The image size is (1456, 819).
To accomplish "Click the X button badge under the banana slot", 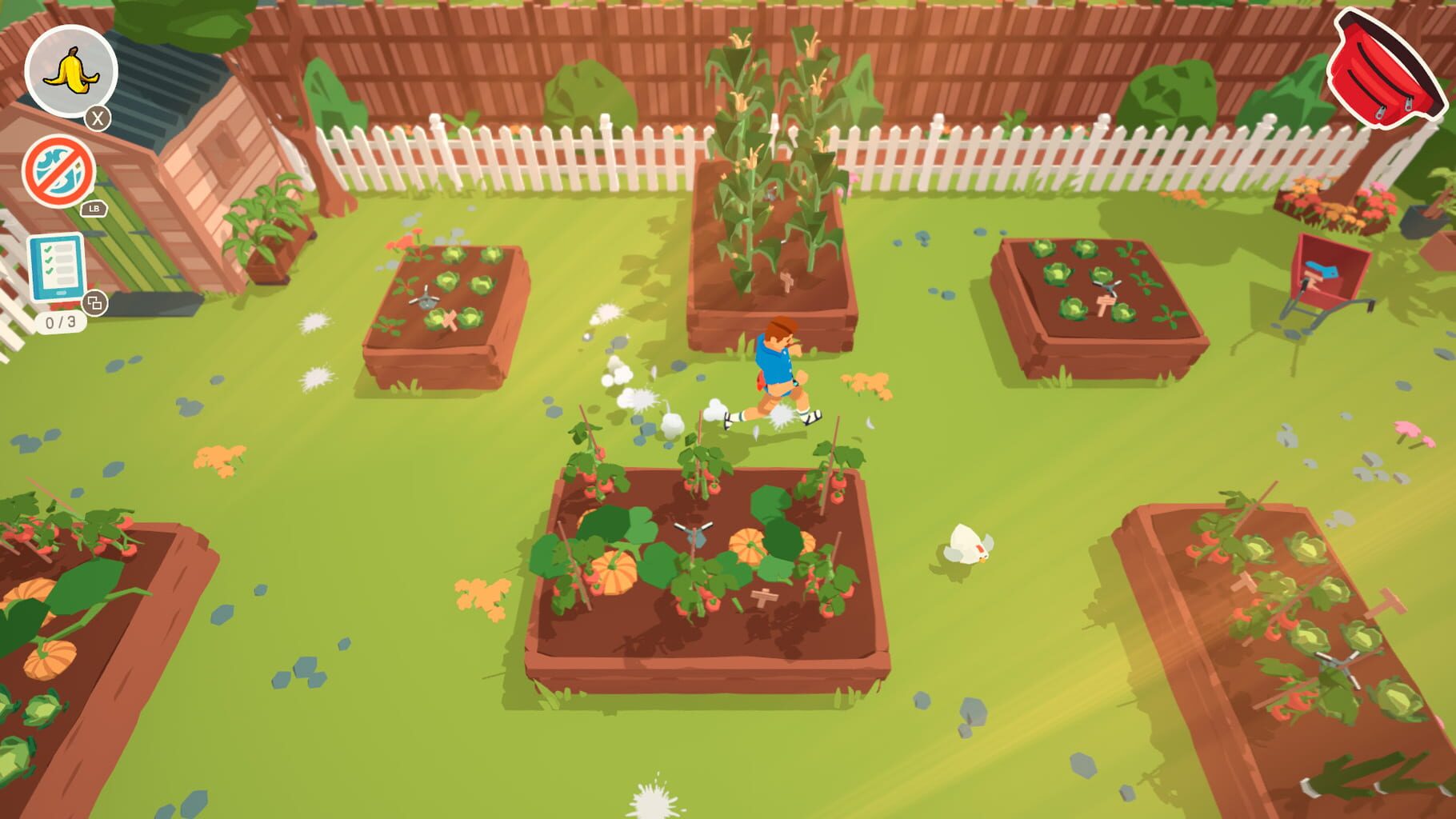I will tap(98, 118).
